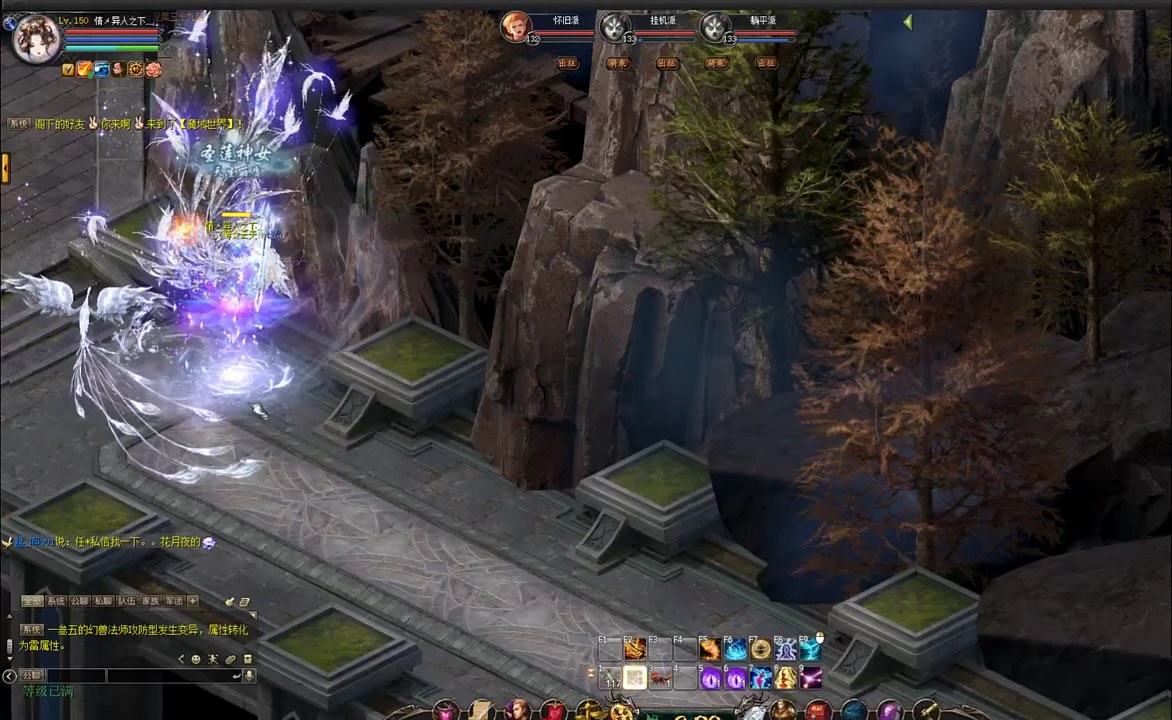The image size is (1172, 720).
Task: Expand the green arrow panel at top
Action: click(907, 22)
